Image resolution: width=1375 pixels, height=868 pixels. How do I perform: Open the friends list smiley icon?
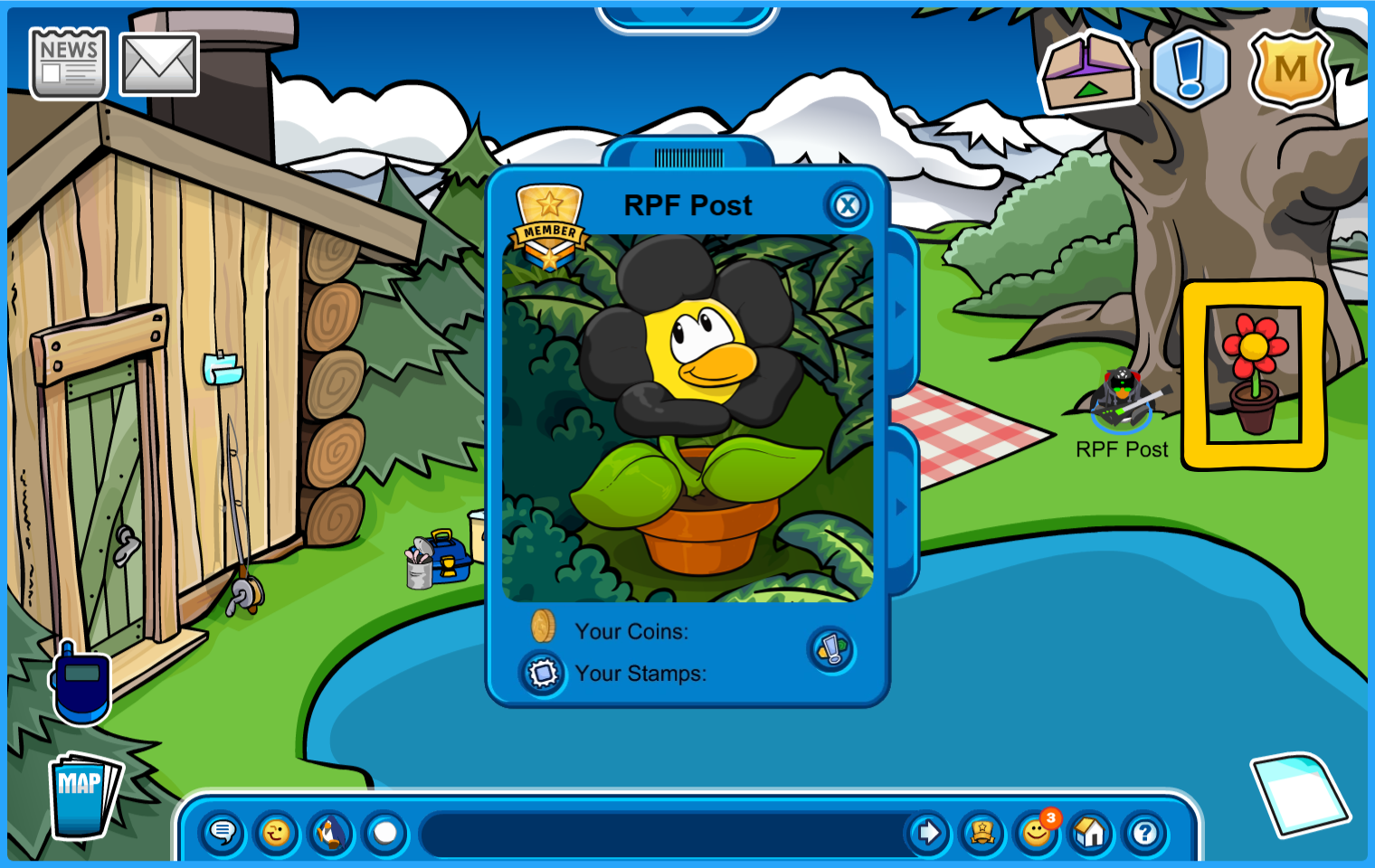1037,832
